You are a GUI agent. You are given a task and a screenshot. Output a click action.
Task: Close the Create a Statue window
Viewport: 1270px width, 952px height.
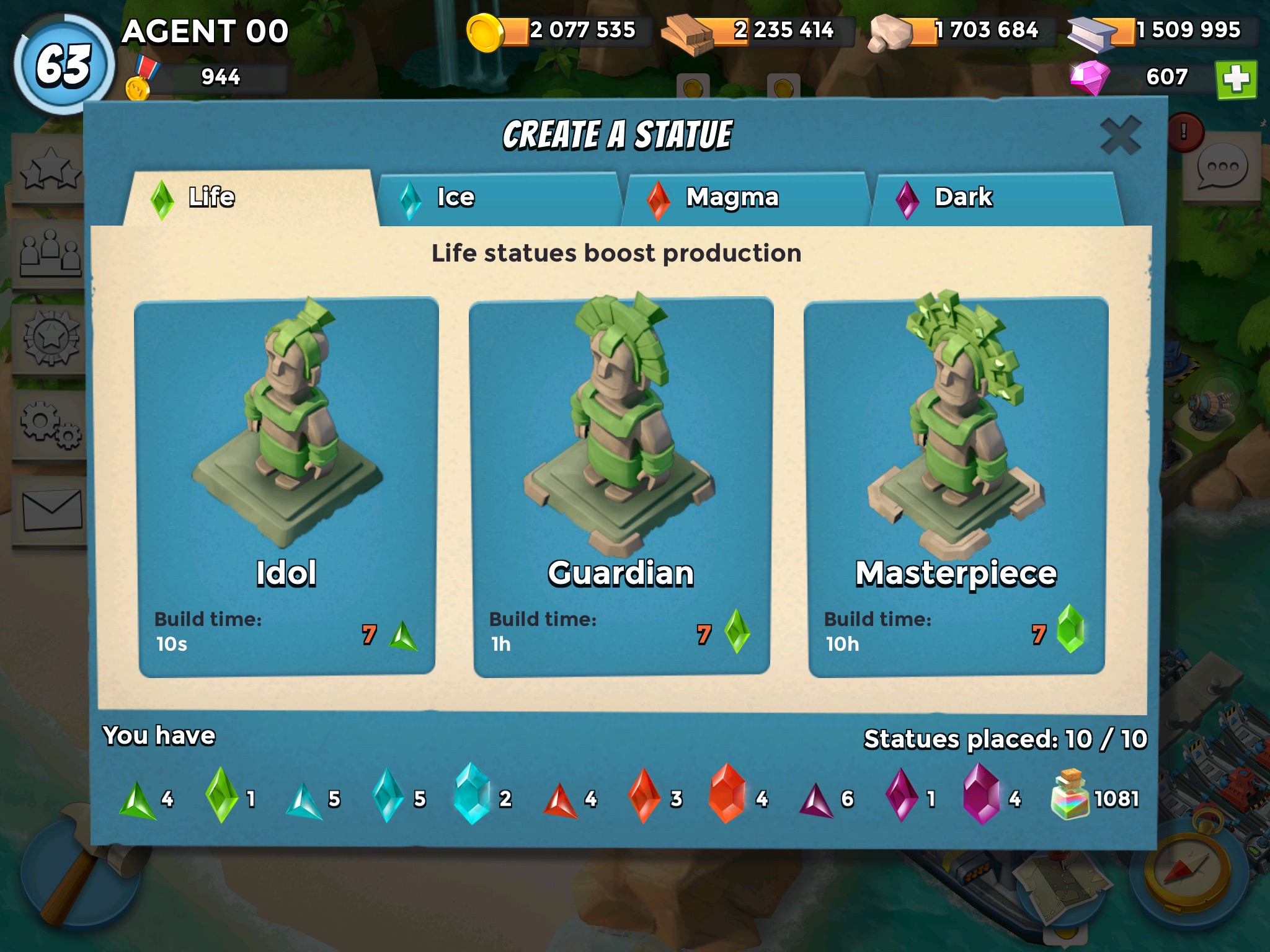(1120, 135)
